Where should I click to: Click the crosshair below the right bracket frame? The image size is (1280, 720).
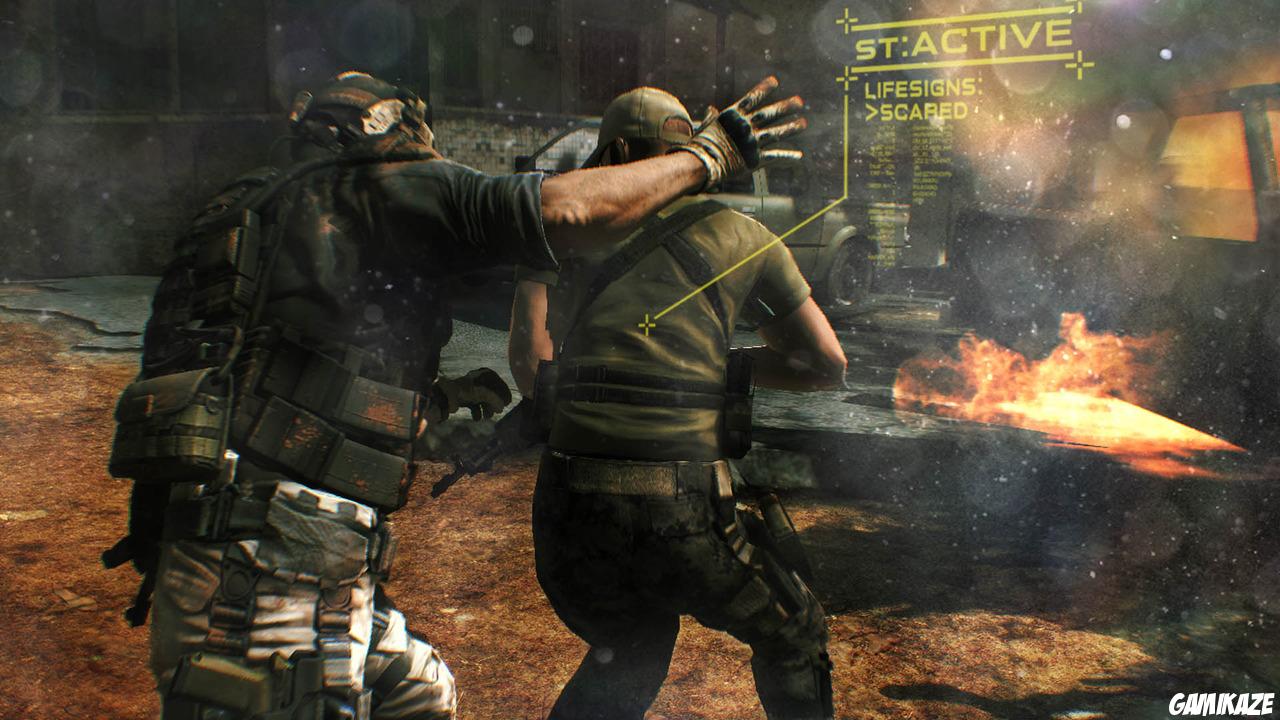click(1080, 62)
